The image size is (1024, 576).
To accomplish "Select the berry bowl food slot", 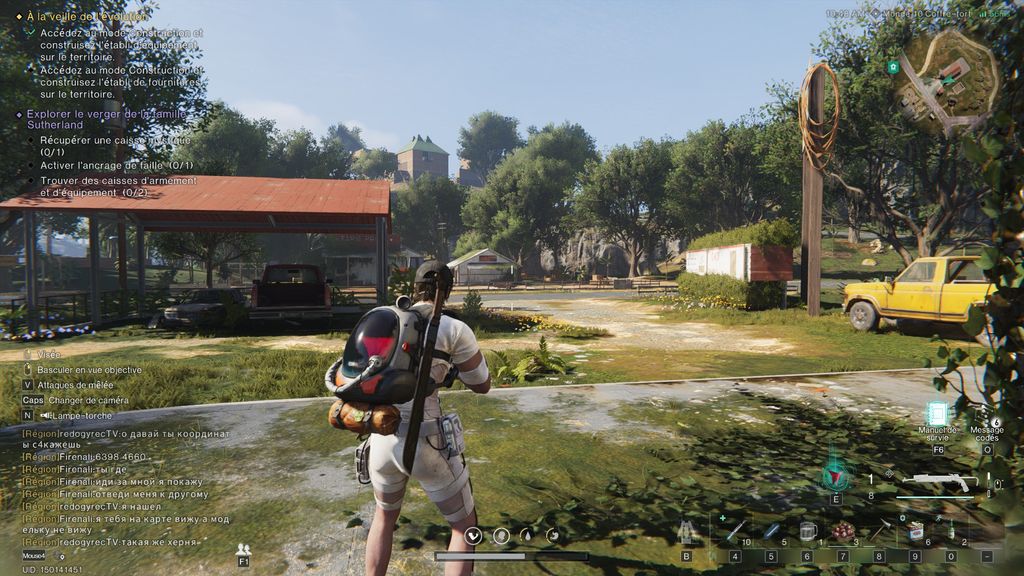I will click(843, 532).
